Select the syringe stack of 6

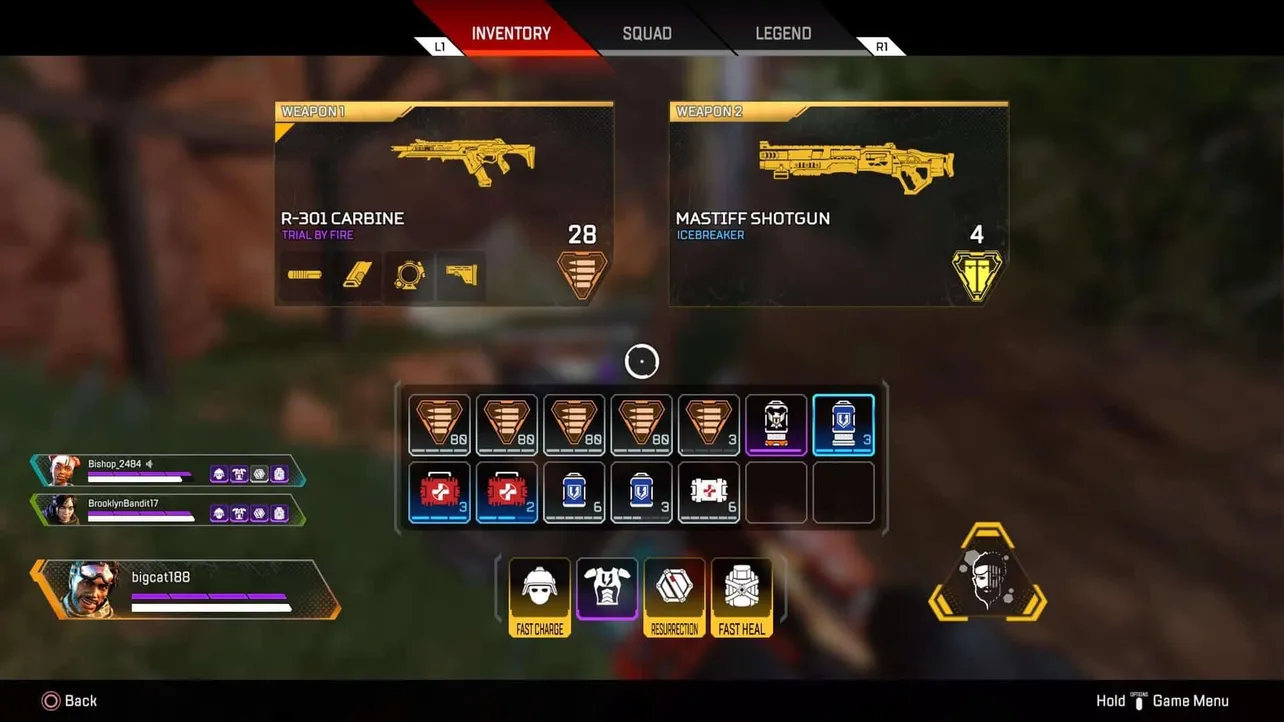pos(709,491)
